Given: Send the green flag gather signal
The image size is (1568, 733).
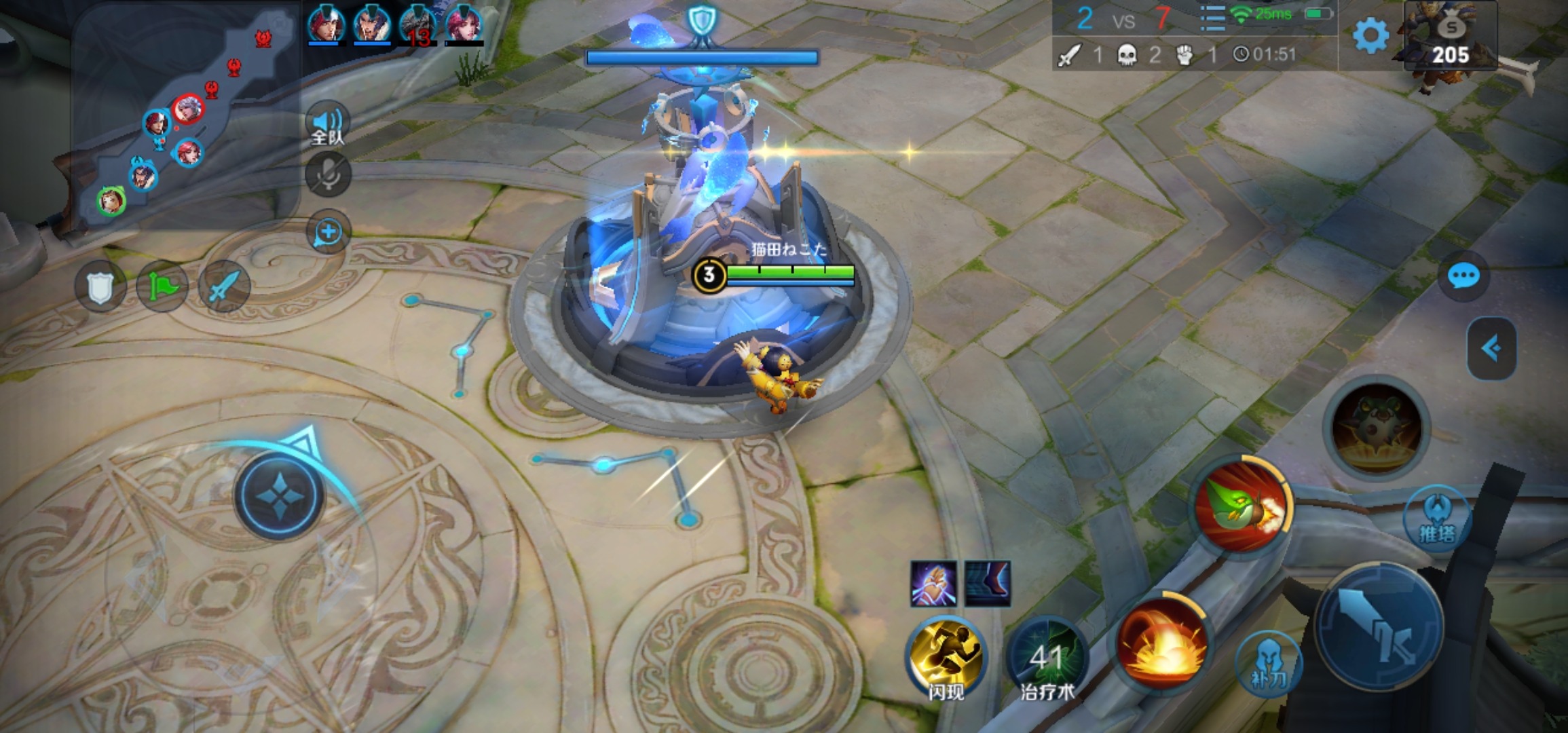Looking at the screenshot, I should tap(162, 288).
